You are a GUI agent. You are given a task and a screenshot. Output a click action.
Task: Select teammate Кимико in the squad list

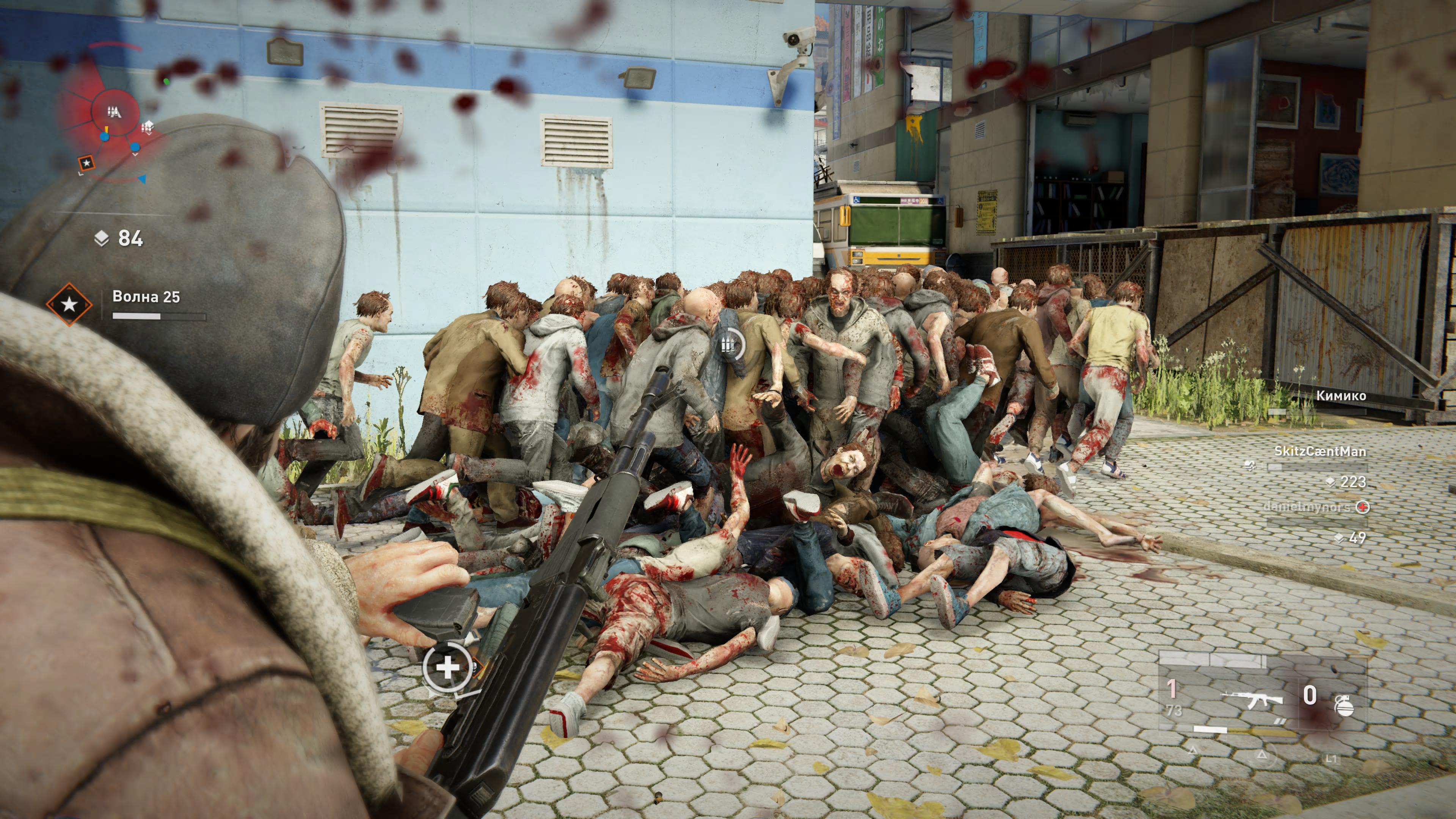1341,395
